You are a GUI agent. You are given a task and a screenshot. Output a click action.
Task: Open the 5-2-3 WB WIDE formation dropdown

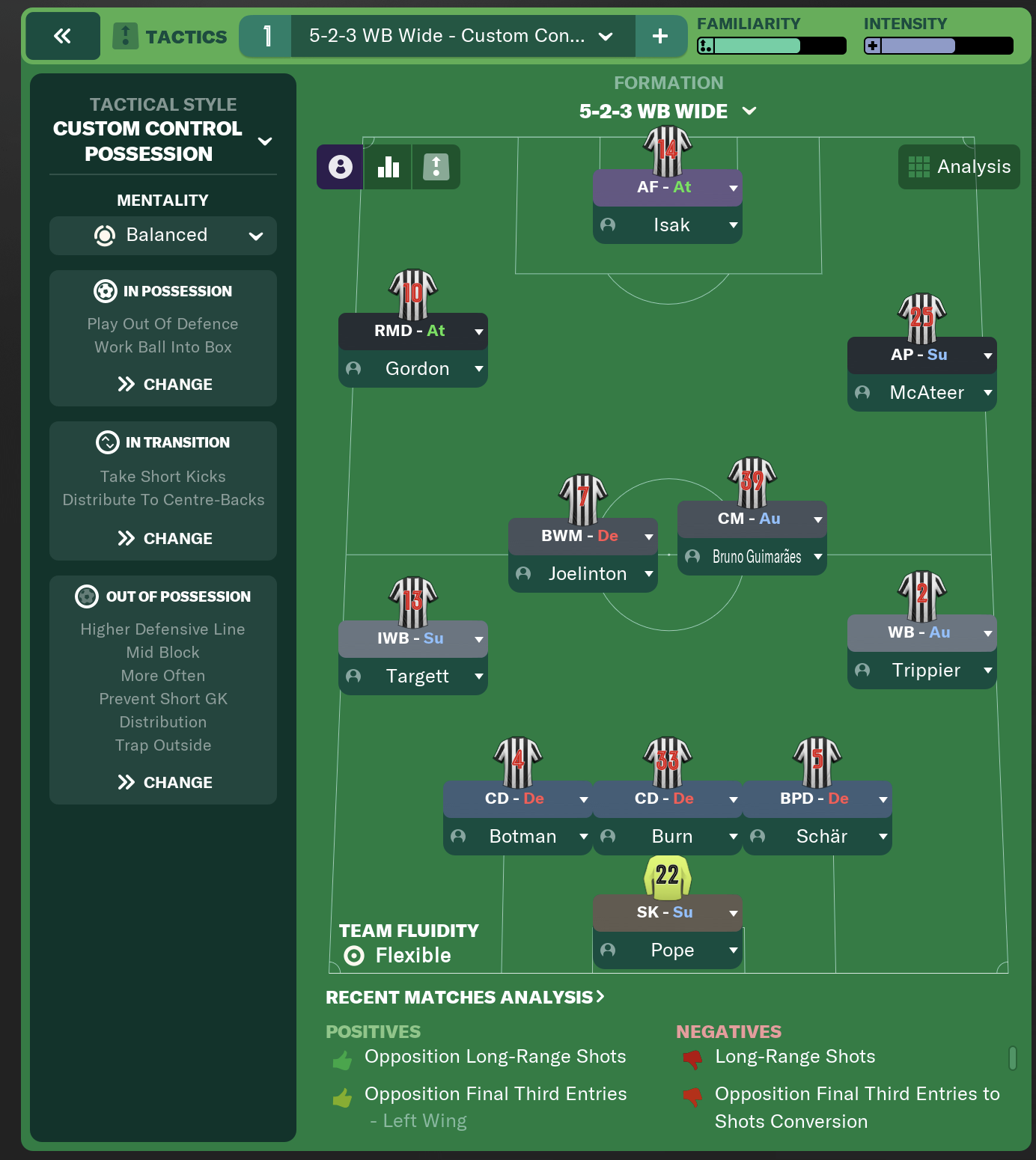pos(749,111)
